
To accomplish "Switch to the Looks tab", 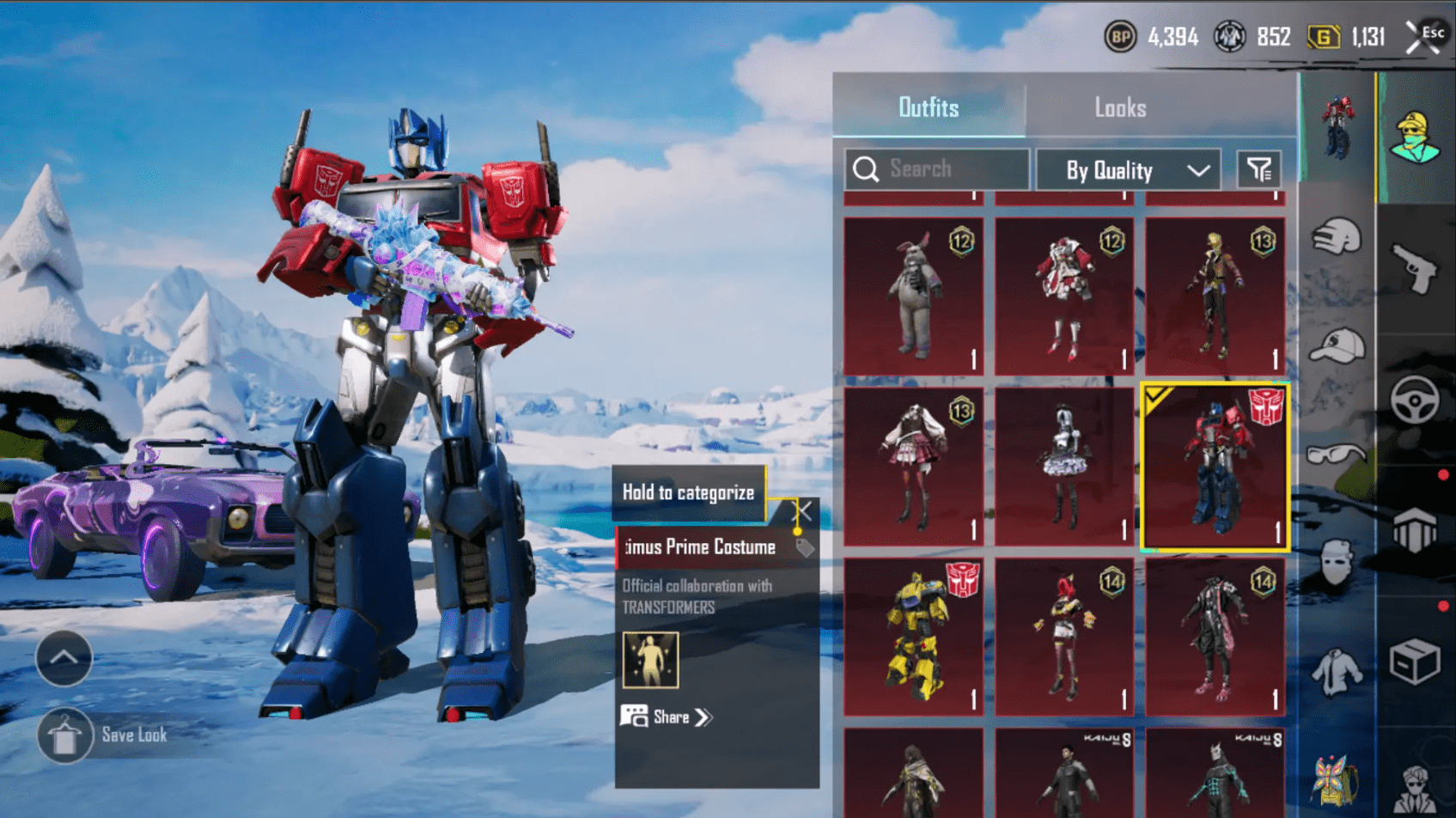I will [1121, 107].
